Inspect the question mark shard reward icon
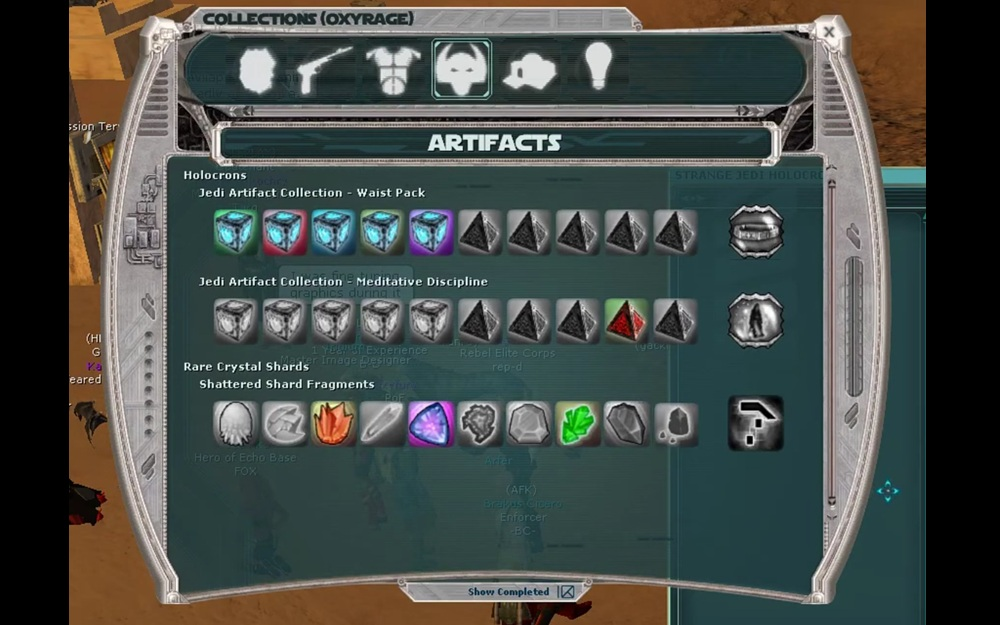 pos(755,423)
